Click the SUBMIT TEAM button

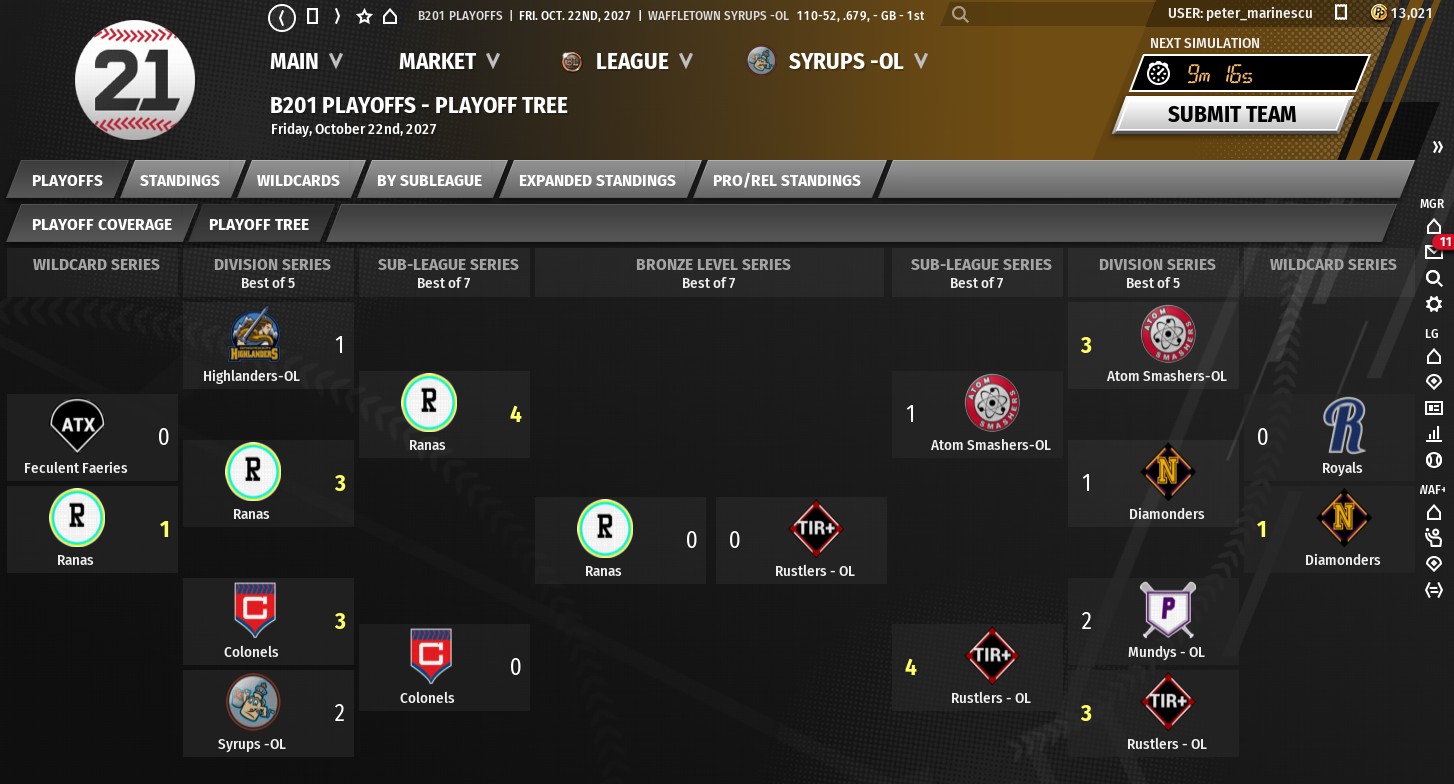[x=1231, y=114]
